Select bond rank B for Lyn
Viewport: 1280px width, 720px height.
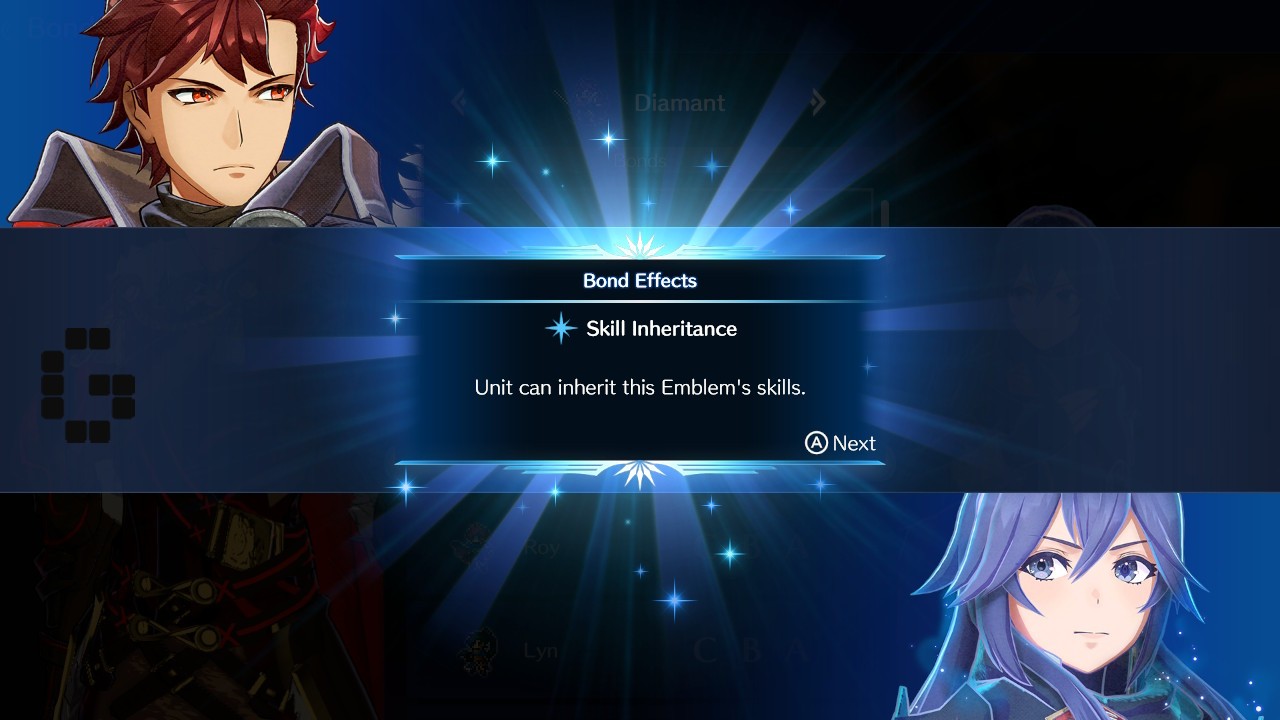tap(748, 649)
